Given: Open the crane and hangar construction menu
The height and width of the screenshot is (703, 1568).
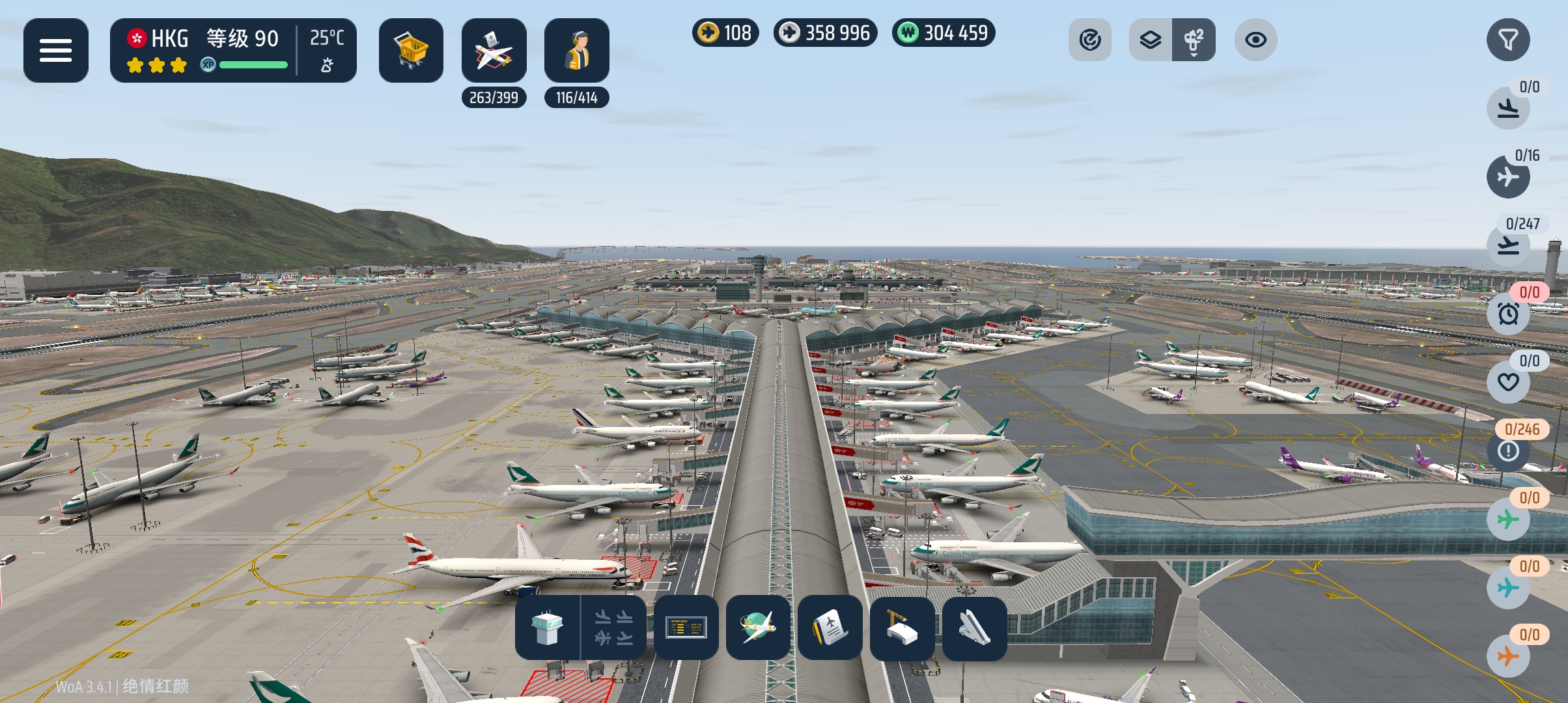Looking at the screenshot, I should tap(902, 628).
